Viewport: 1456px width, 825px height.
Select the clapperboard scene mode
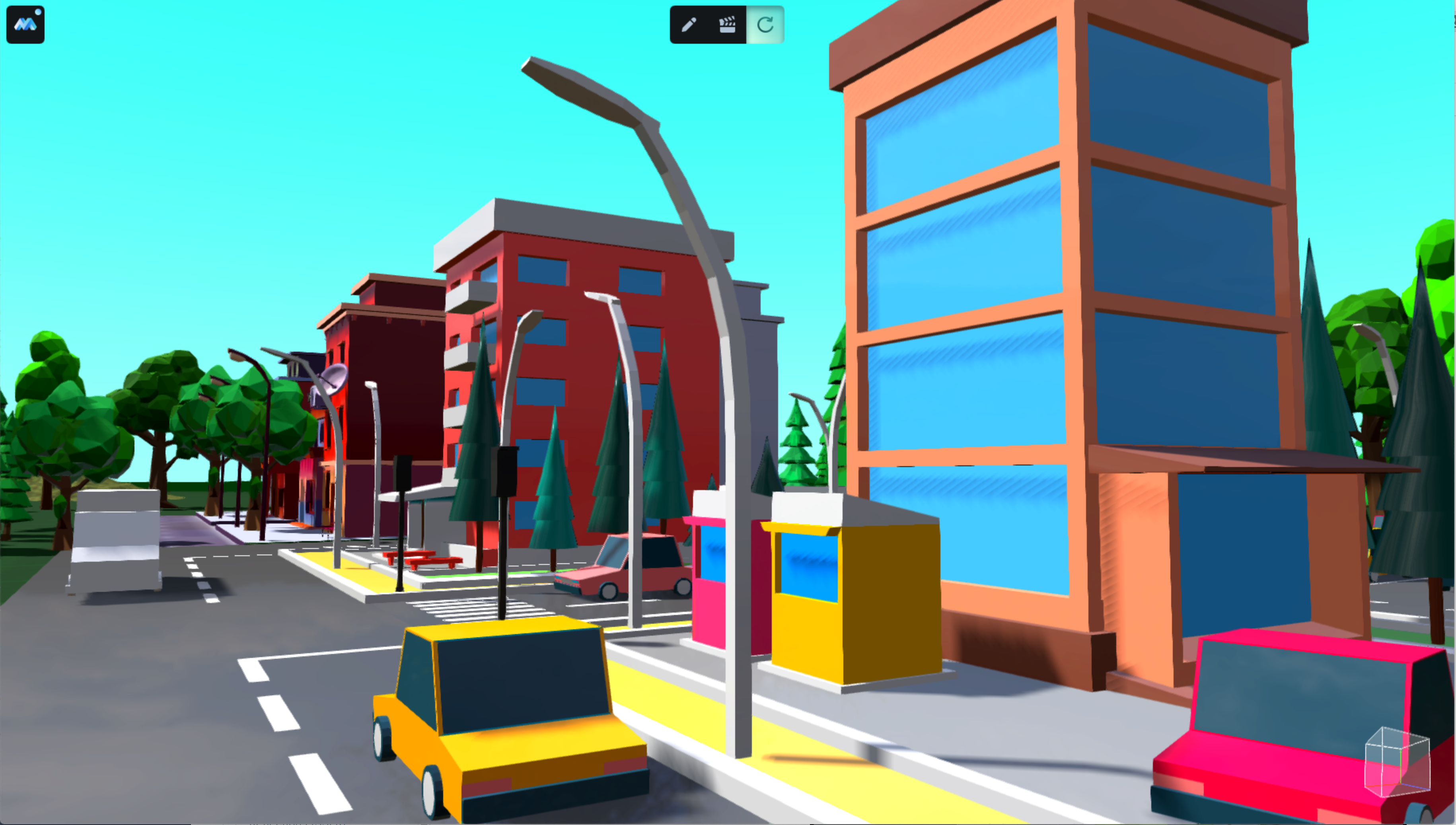pyautogui.click(x=727, y=25)
